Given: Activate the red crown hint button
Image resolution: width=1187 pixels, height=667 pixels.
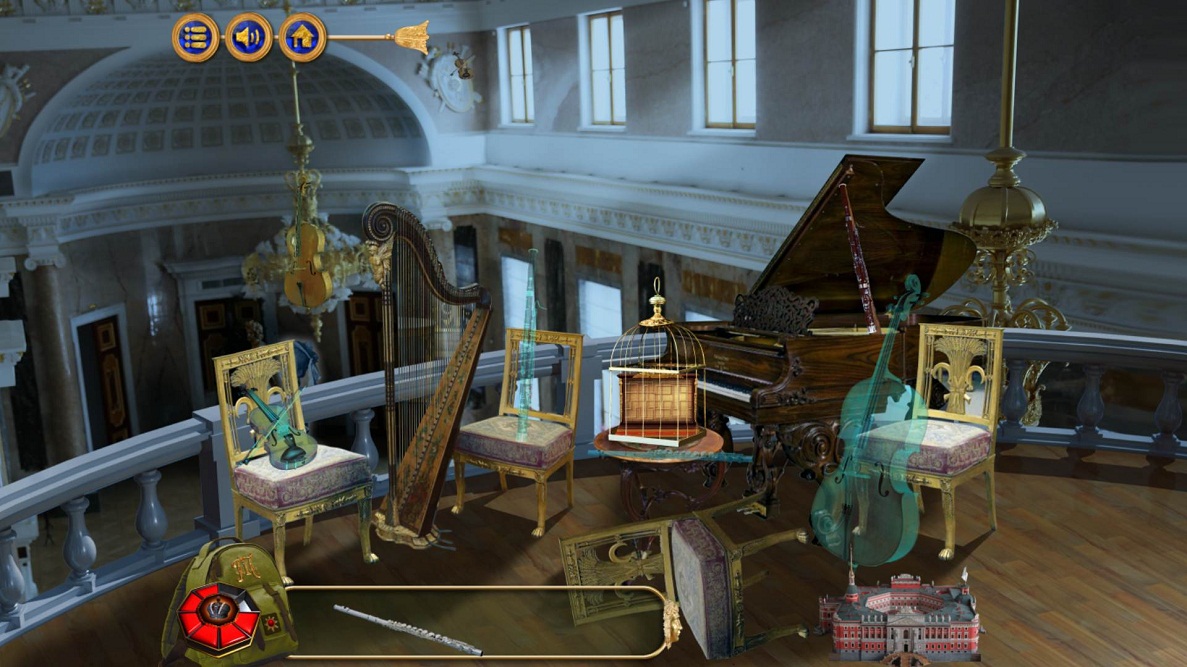Looking at the screenshot, I should pyautogui.click(x=219, y=615).
